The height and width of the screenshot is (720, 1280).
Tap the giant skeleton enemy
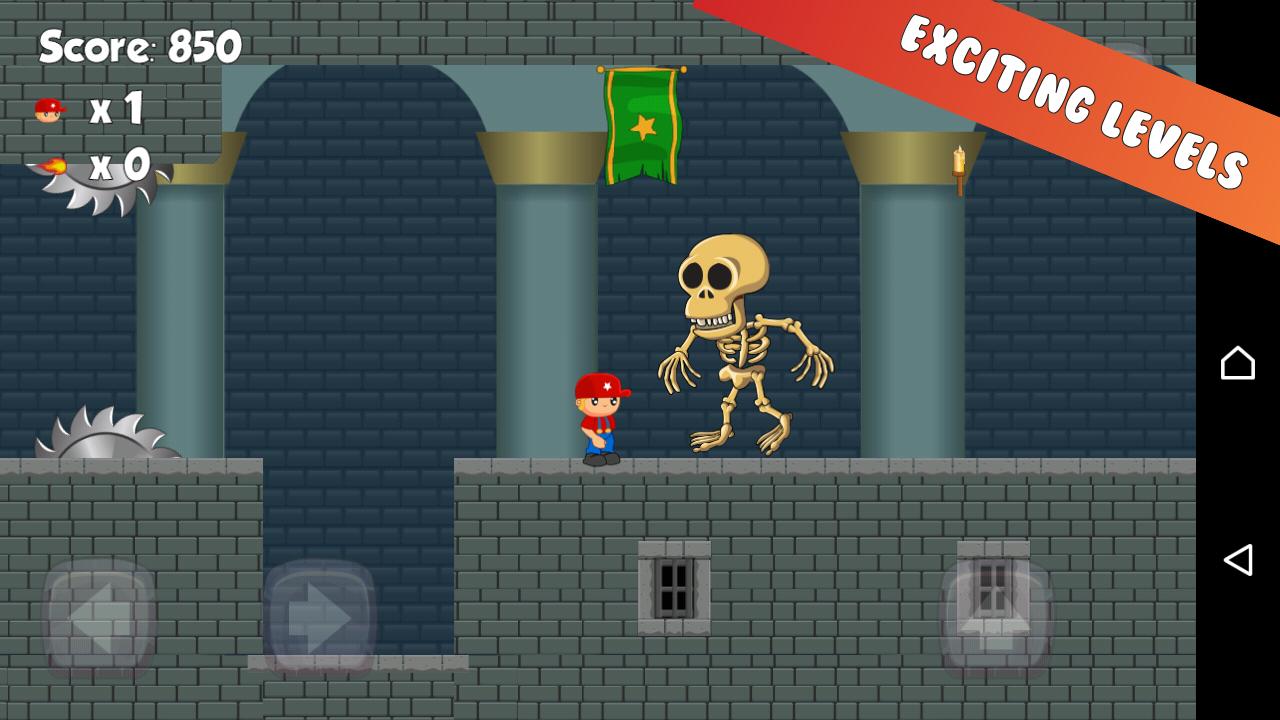745,340
